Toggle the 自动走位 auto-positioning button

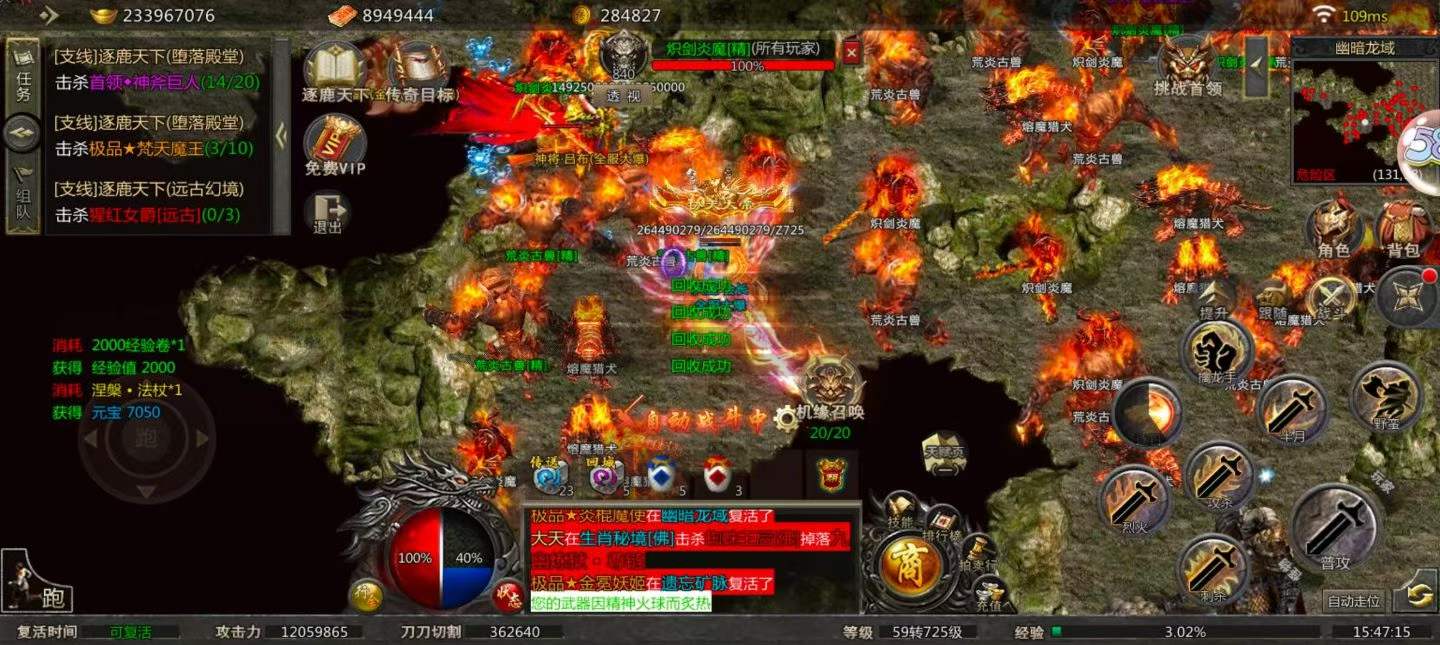click(1353, 601)
